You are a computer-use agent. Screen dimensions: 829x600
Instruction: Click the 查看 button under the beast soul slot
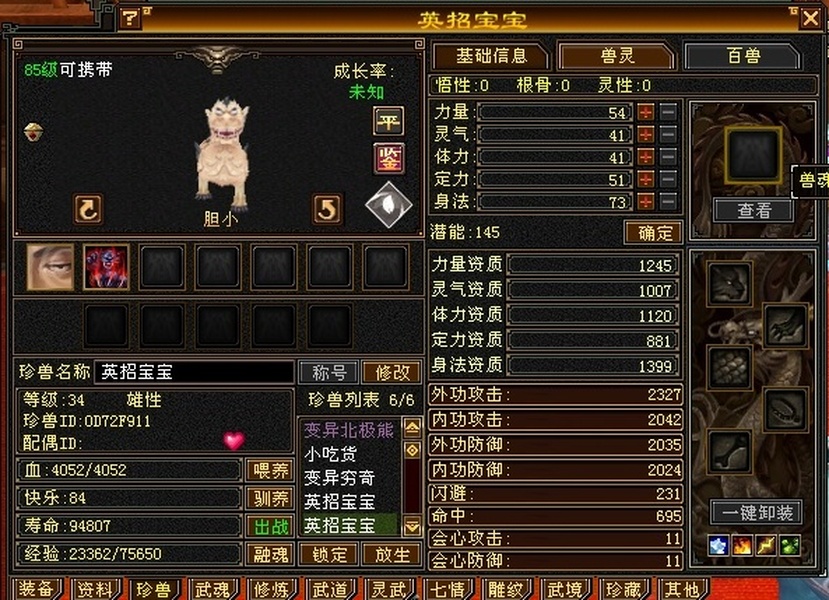pyautogui.click(x=754, y=211)
